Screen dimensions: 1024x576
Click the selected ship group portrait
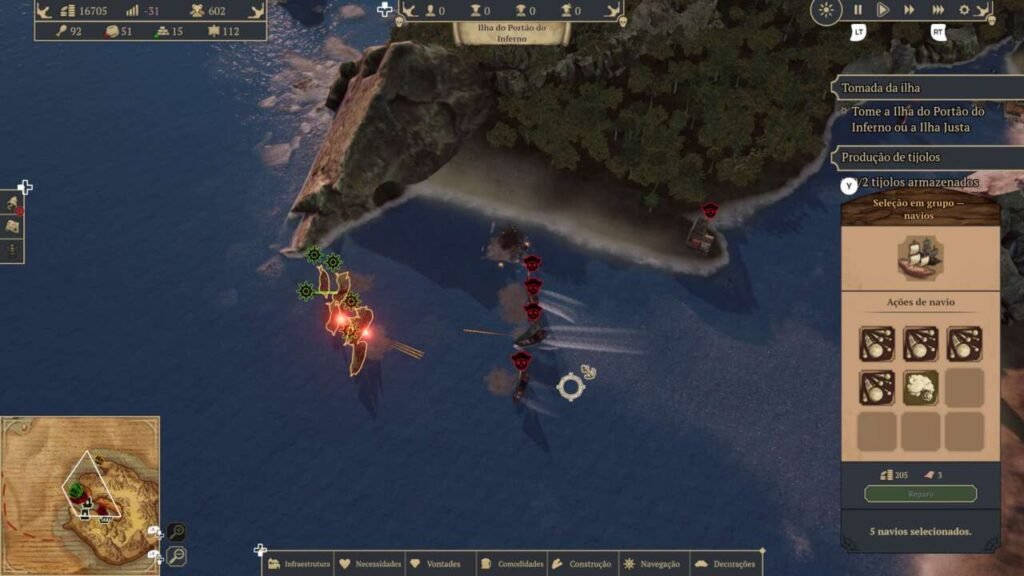pyautogui.click(x=920, y=258)
